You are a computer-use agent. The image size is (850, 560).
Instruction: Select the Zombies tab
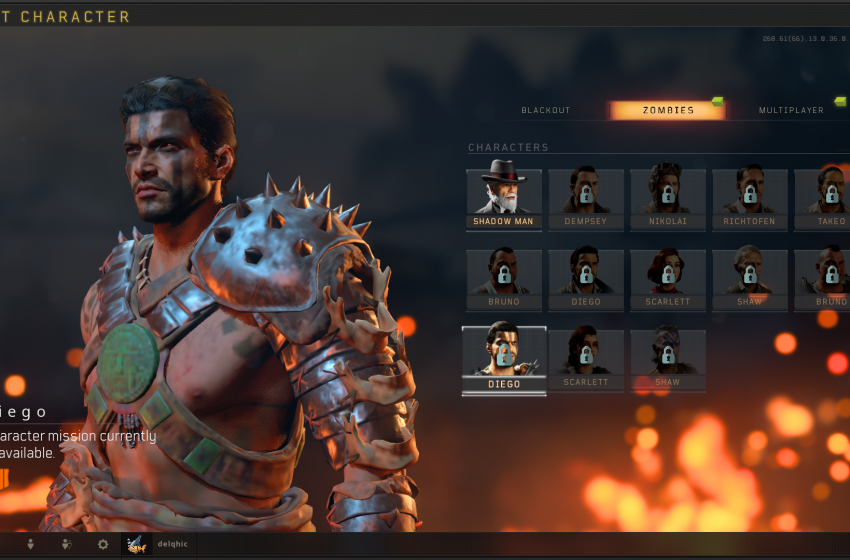(x=667, y=110)
